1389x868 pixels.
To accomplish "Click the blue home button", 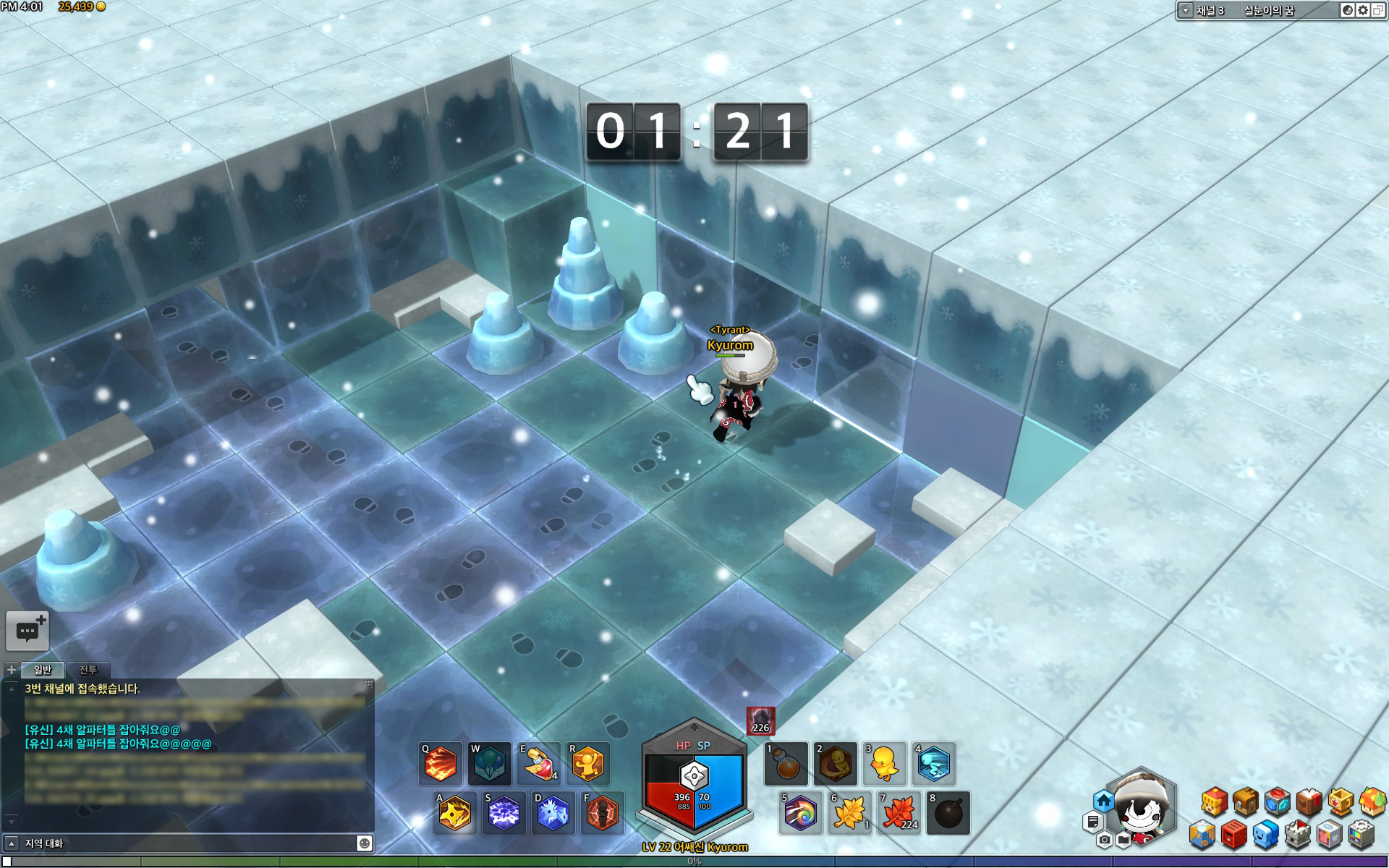I will pyautogui.click(x=1103, y=801).
